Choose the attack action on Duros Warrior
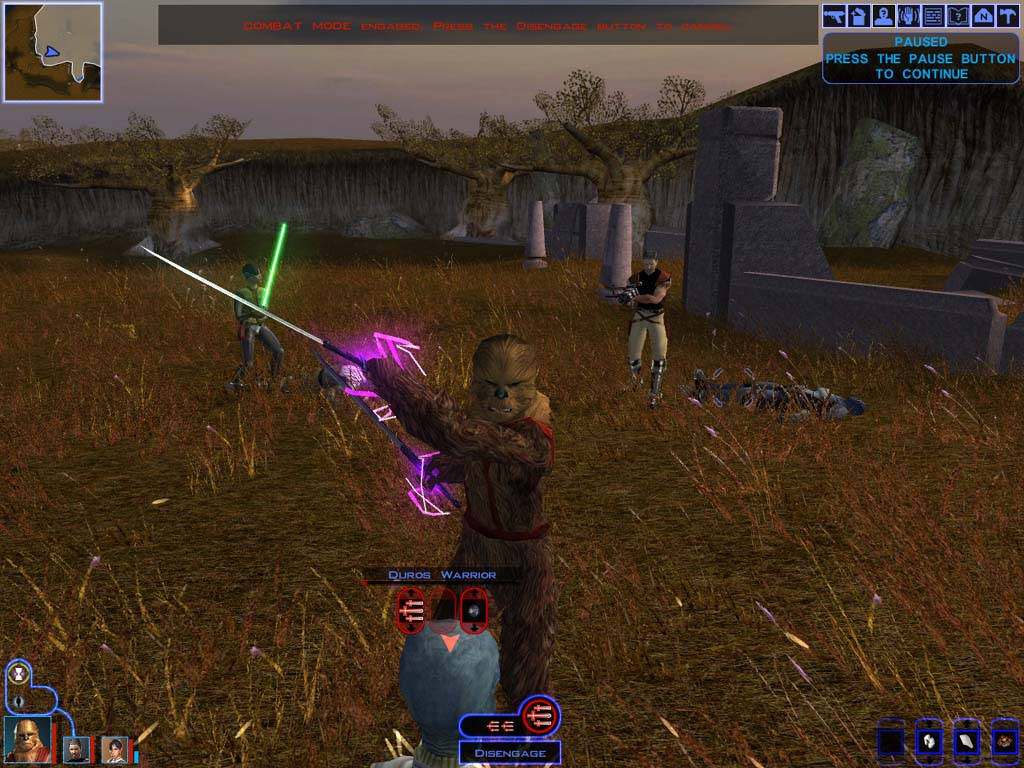 (x=411, y=608)
